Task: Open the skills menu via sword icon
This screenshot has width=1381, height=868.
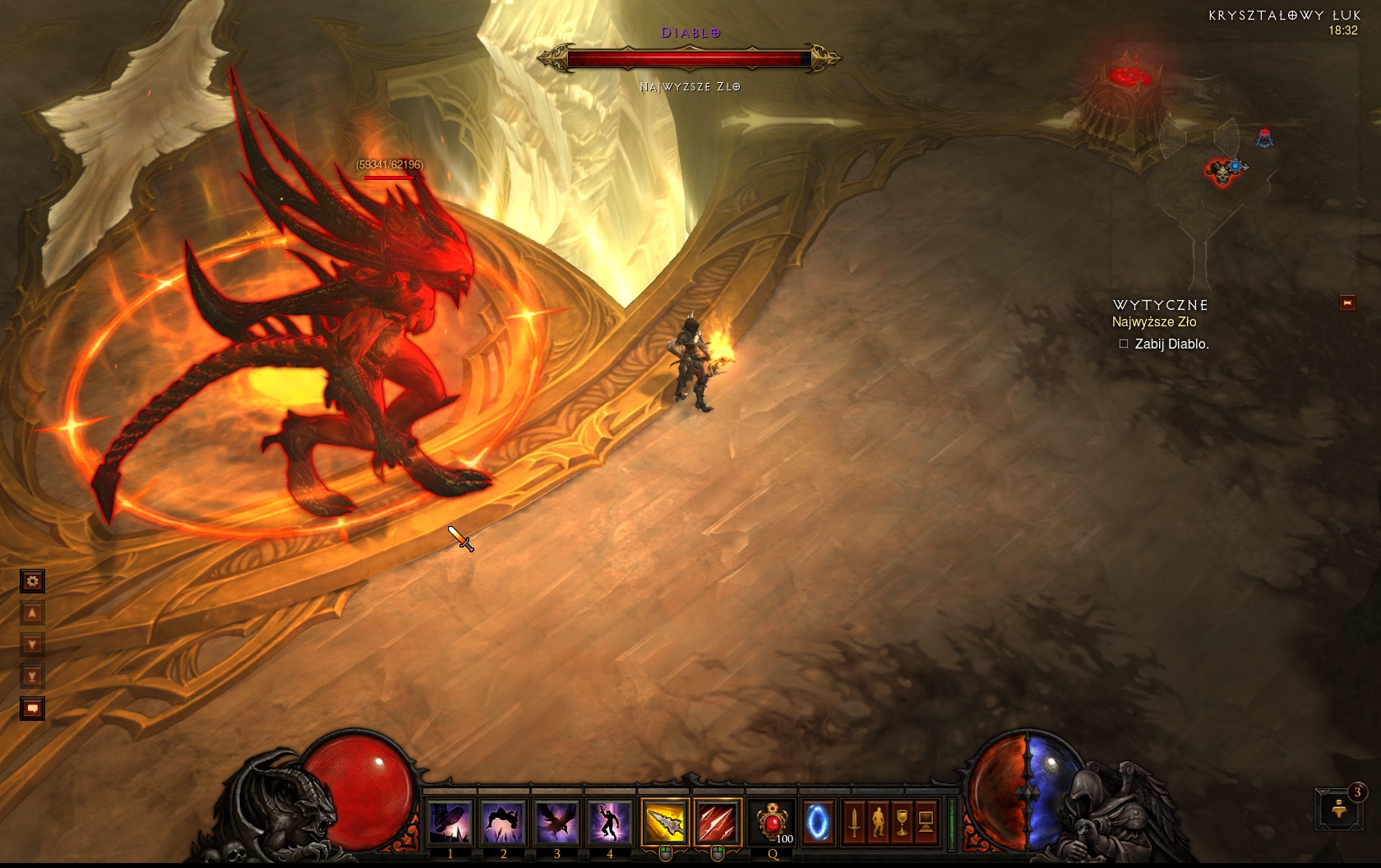Action: (x=854, y=822)
